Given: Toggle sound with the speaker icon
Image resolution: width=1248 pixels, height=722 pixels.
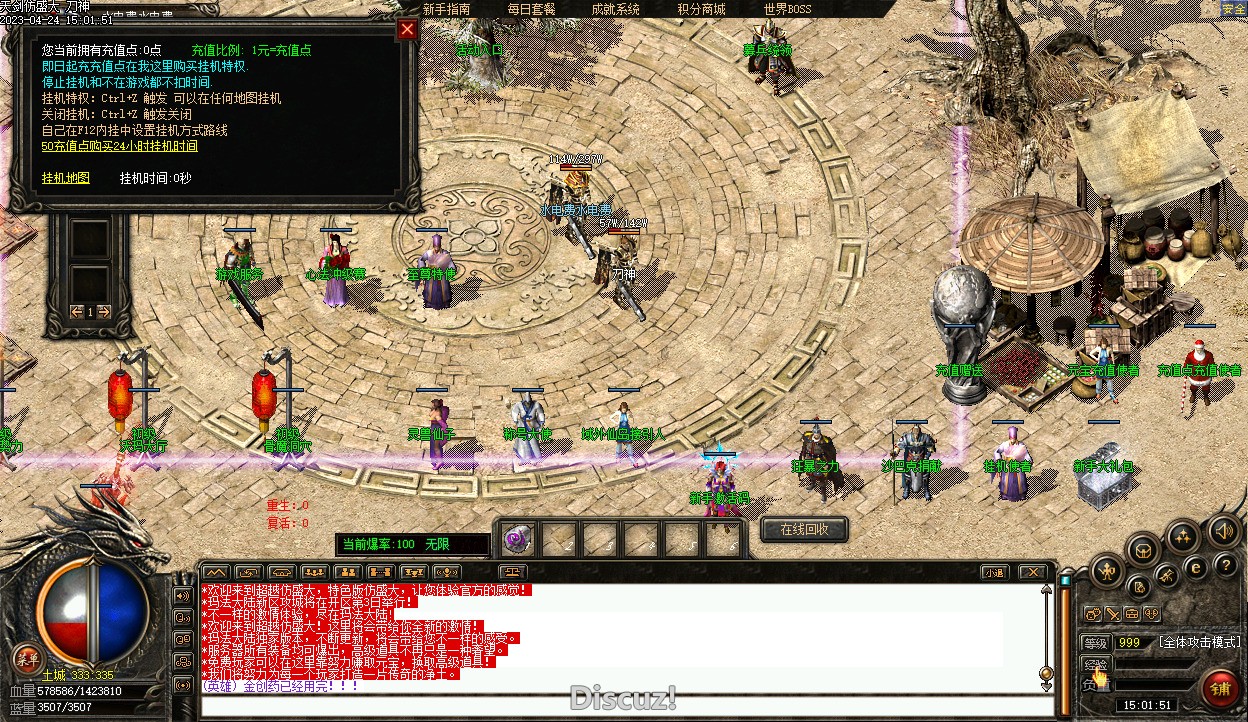Looking at the screenshot, I should [1223, 530].
